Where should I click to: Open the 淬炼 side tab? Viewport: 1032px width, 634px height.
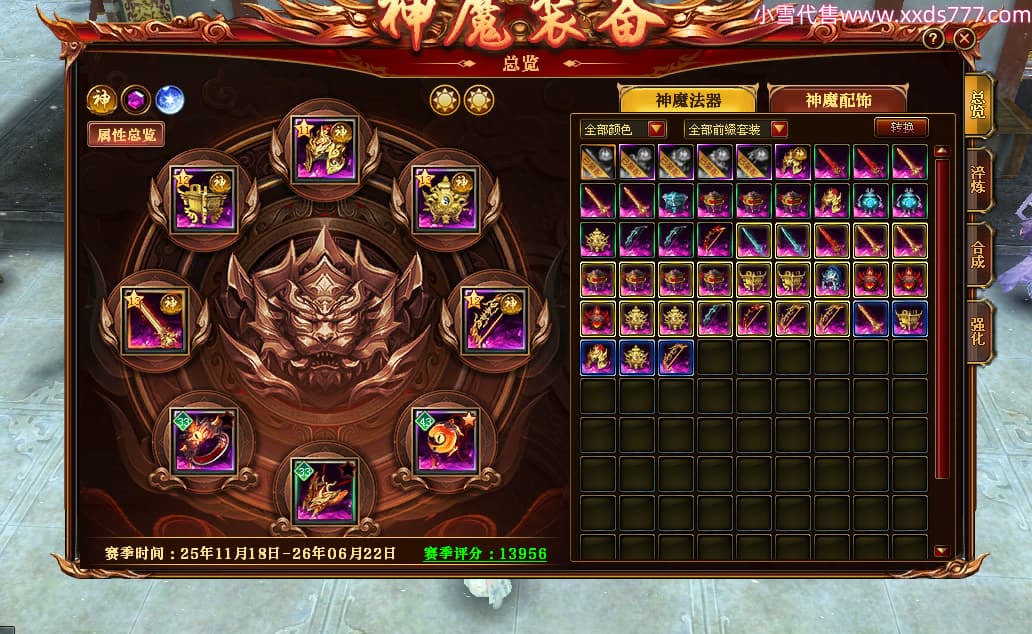(x=978, y=180)
